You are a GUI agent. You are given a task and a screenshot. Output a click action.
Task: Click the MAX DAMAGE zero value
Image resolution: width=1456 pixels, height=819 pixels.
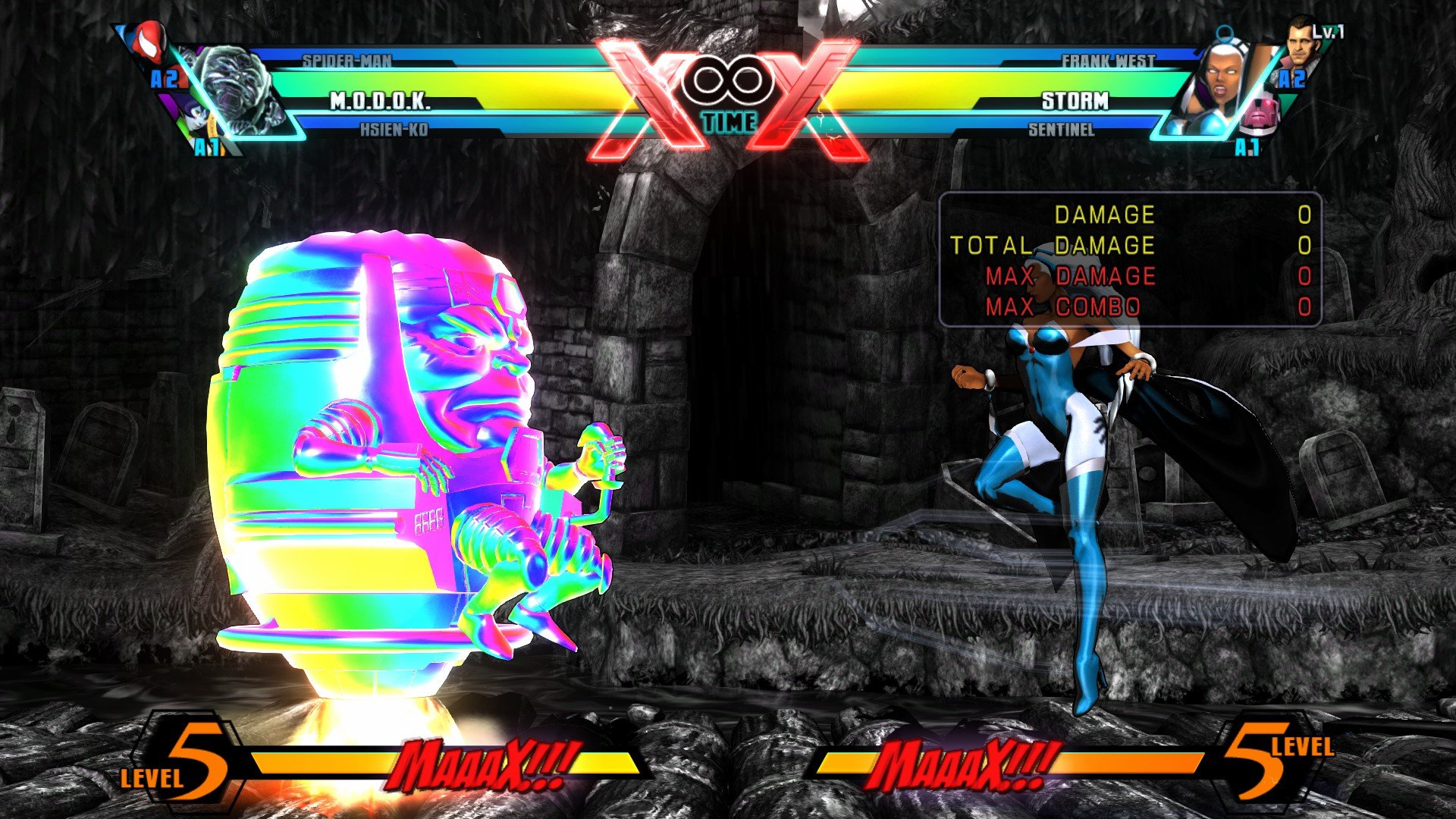(x=1304, y=277)
